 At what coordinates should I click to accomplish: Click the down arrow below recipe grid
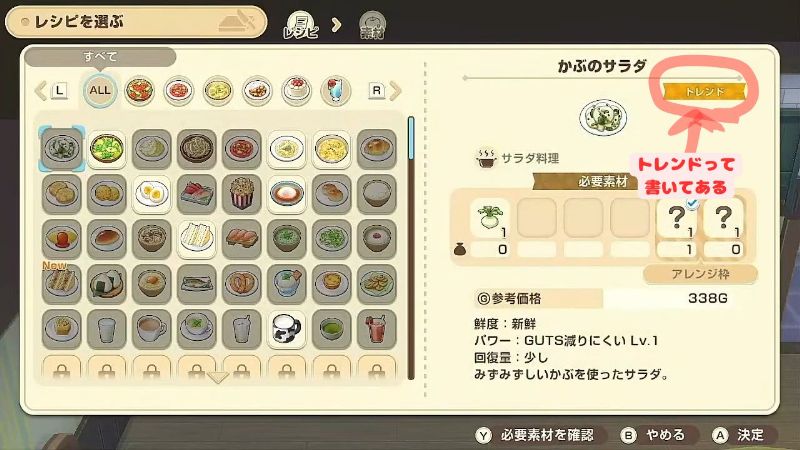click(218, 378)
